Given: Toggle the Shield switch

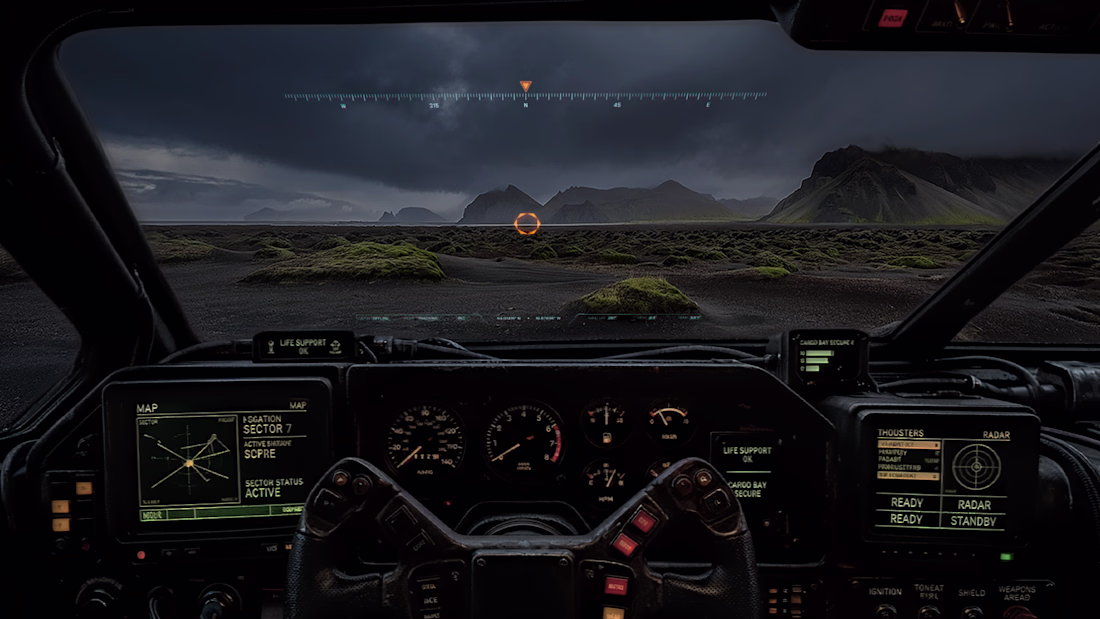Looking at the screenshot, I should pos(971,609).
